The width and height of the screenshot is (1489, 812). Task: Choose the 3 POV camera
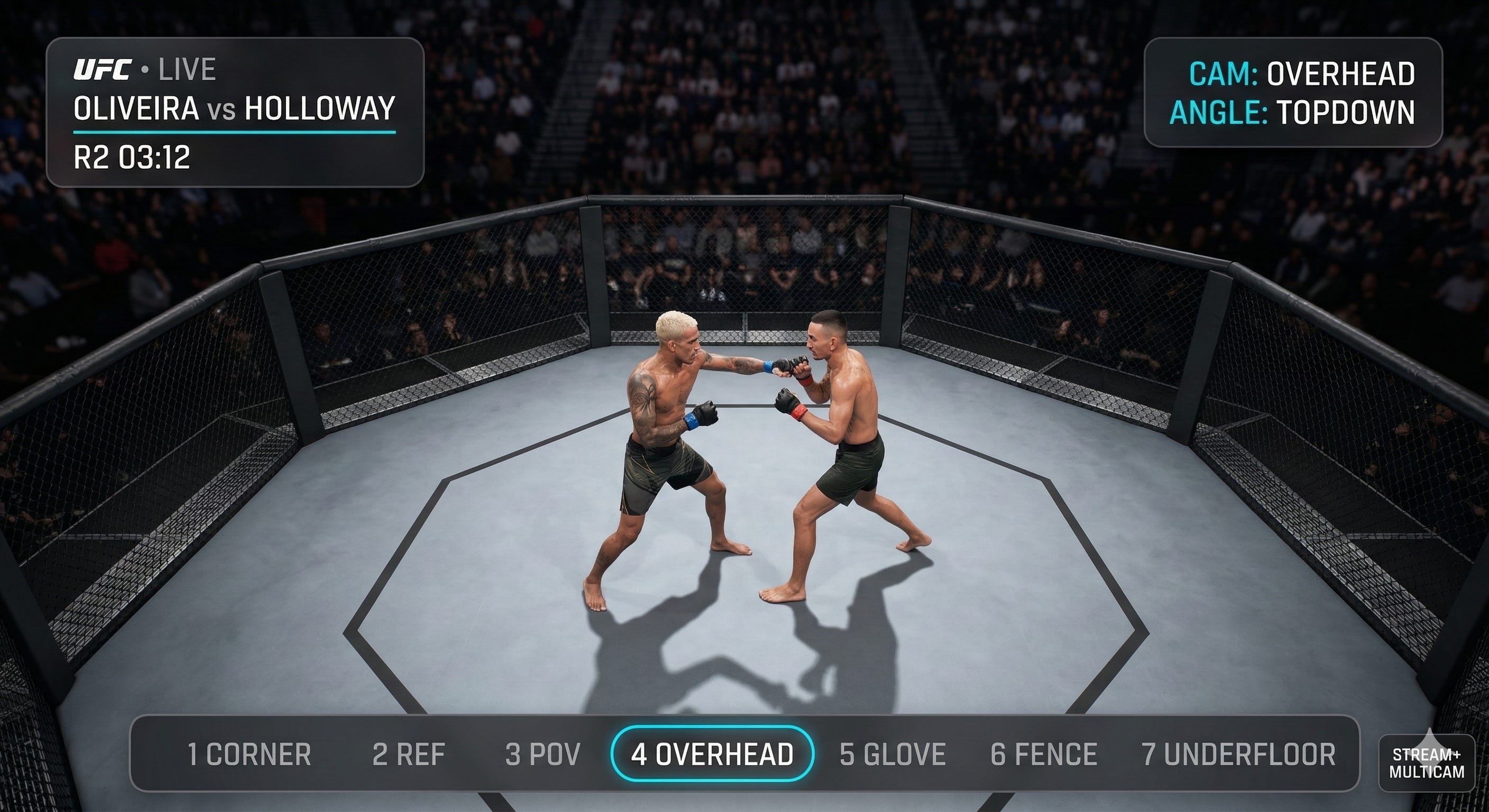[x=542, y=754]
